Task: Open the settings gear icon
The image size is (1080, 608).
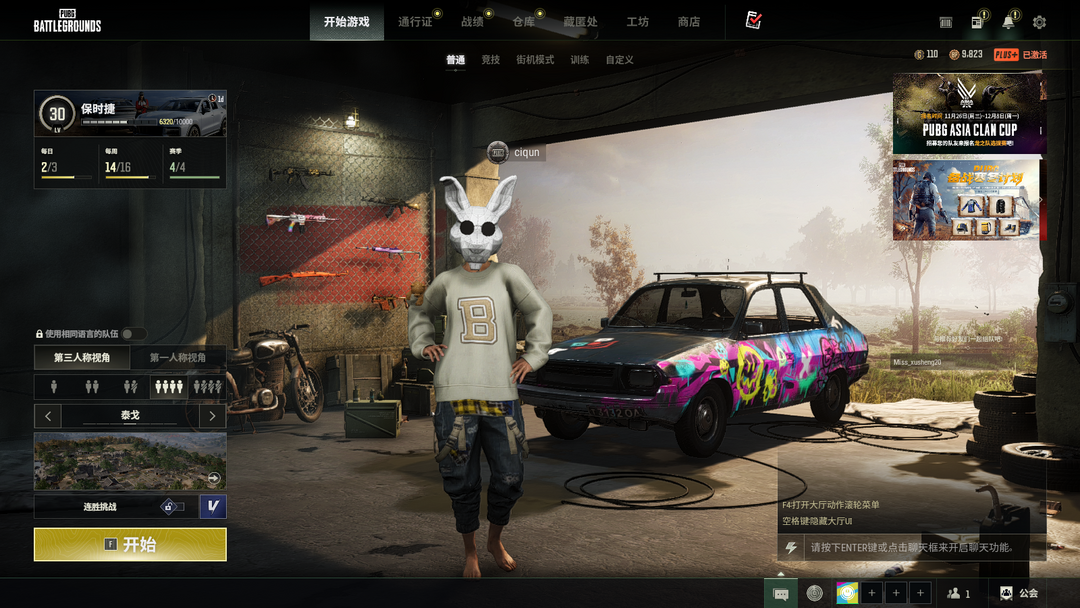Action: pos(1039,22)
